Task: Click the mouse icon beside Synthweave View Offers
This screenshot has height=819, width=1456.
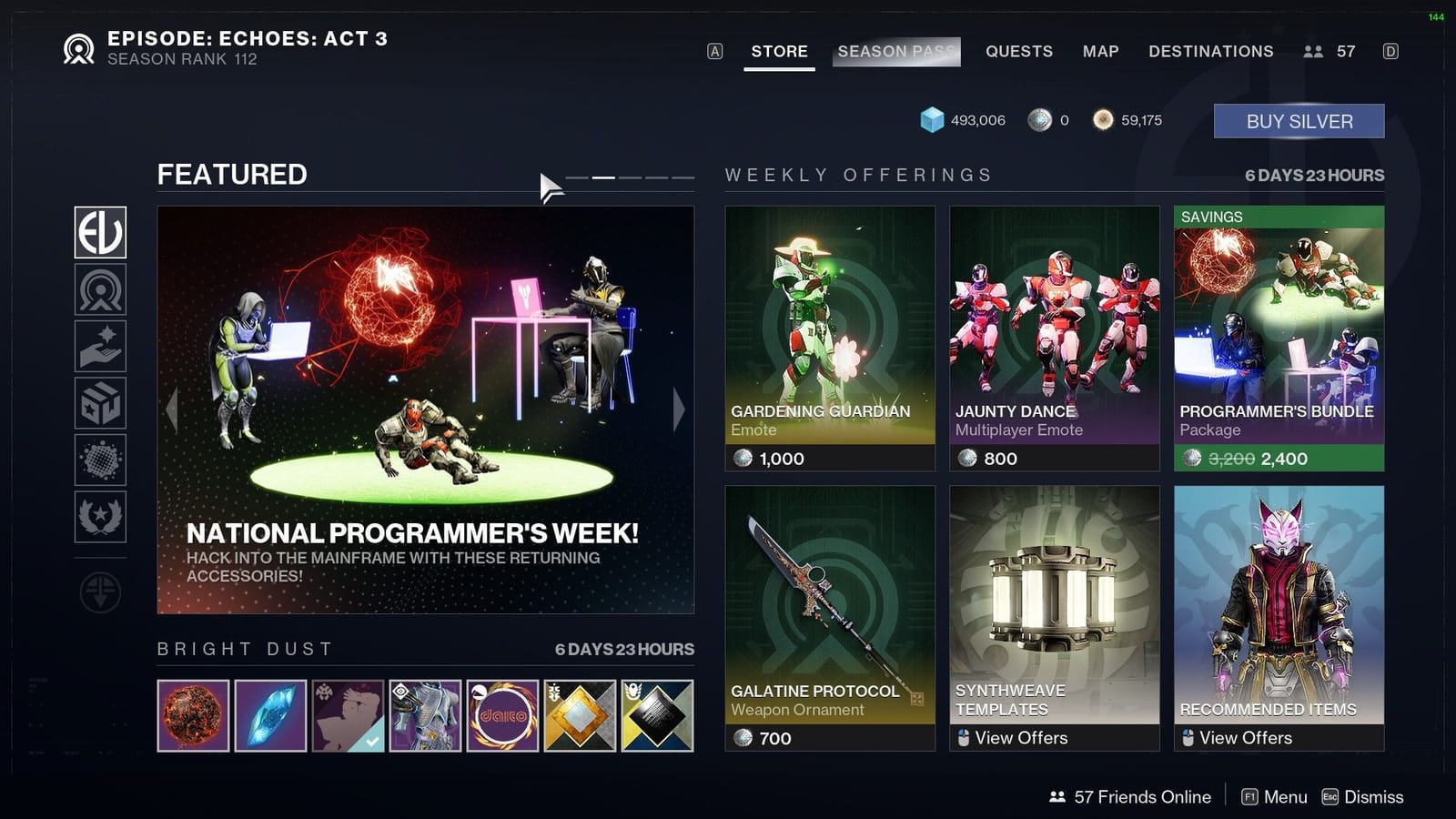Action: 962,738
